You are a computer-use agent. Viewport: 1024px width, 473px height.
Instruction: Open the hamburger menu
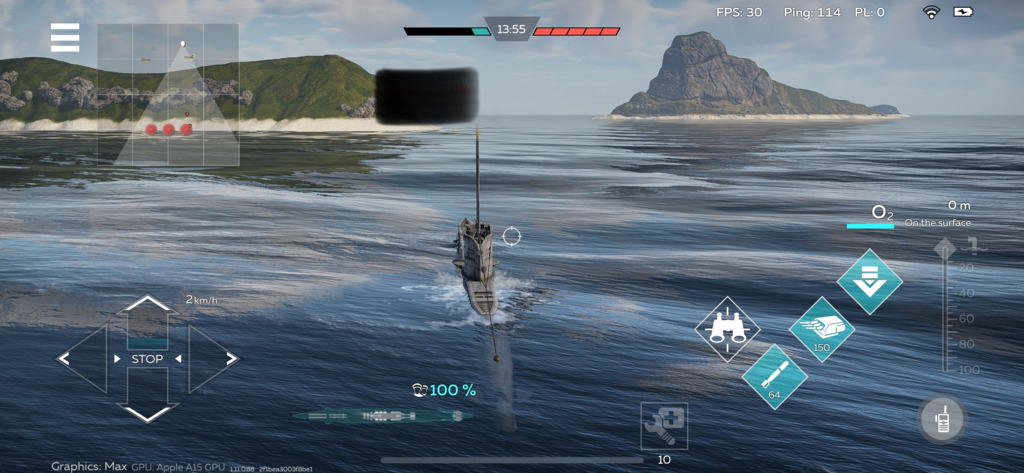coord(65,38)
